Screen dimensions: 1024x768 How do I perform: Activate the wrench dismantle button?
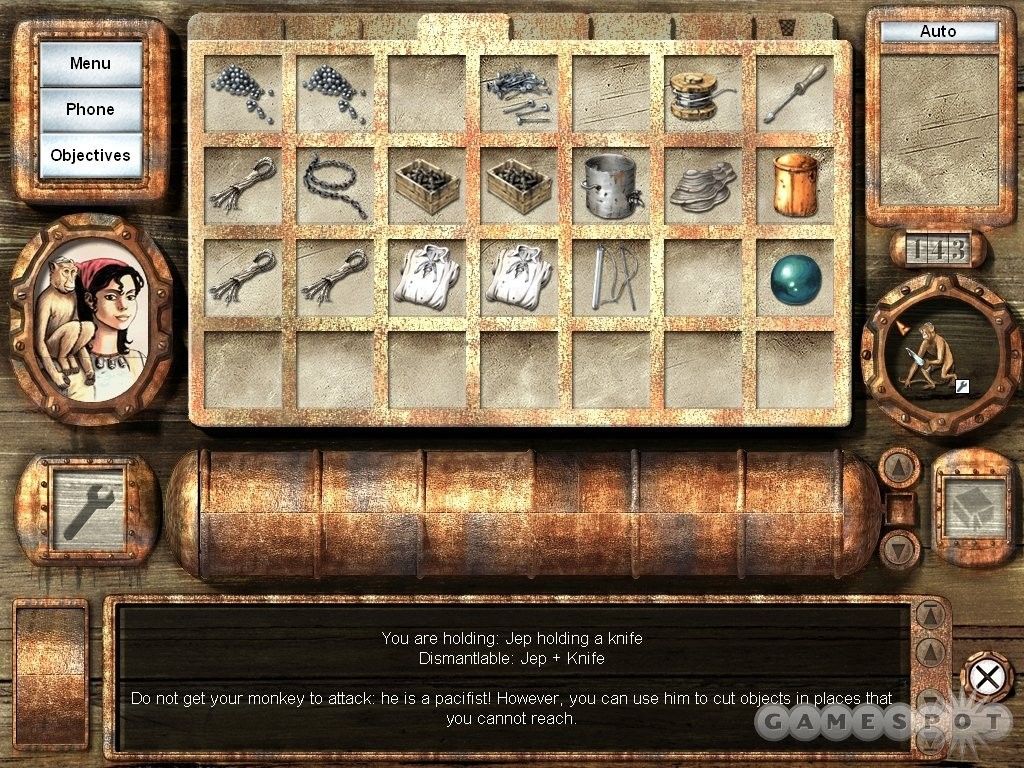pyautogui.click(x=88, y=507)
